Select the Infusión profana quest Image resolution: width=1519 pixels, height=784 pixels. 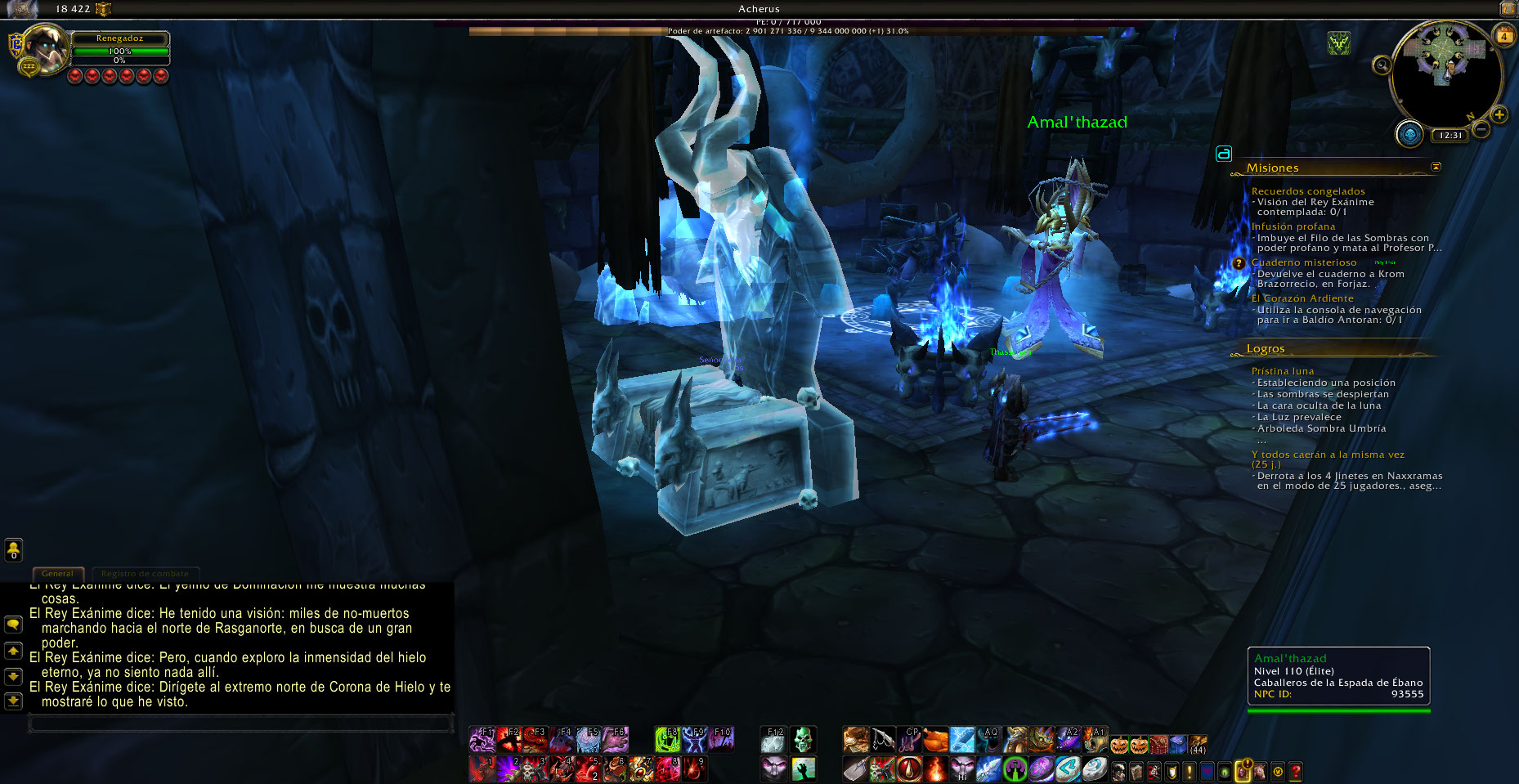tap(1293, 226)
